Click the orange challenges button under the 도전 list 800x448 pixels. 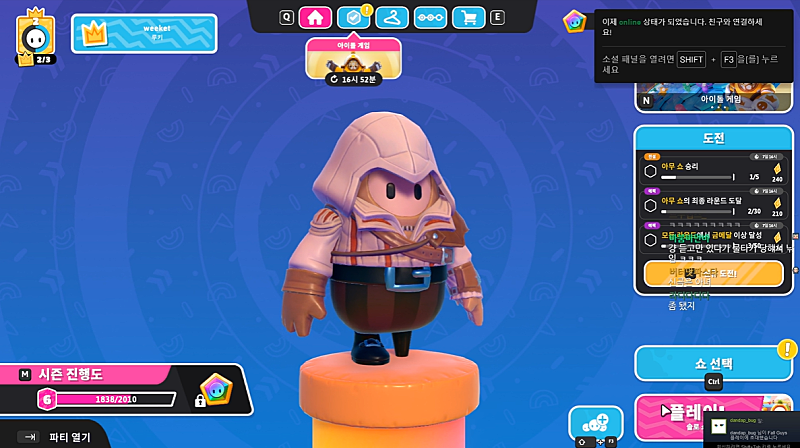713,273
